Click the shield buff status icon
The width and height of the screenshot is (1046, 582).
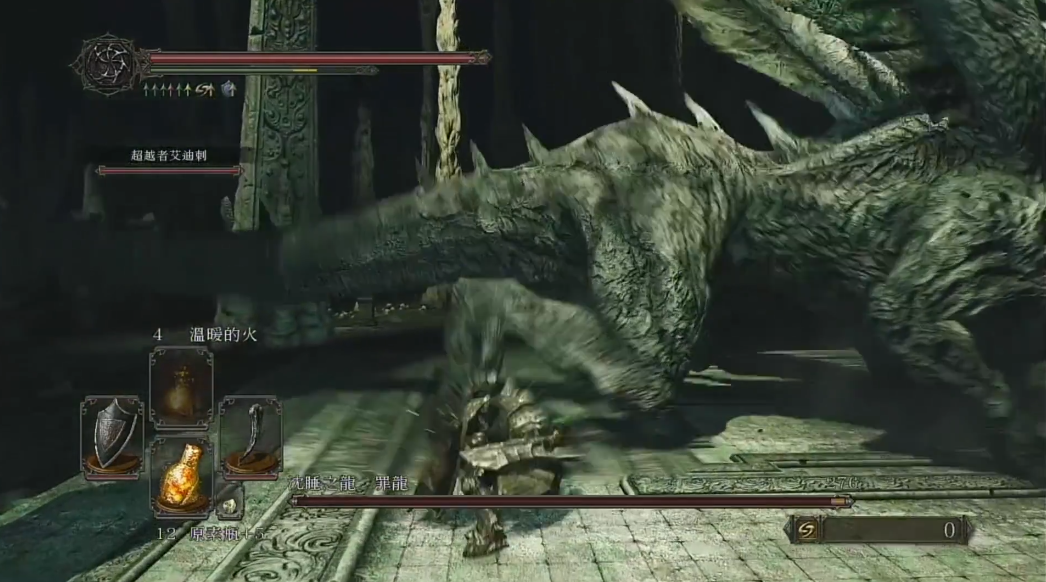[x=229, y=90]
